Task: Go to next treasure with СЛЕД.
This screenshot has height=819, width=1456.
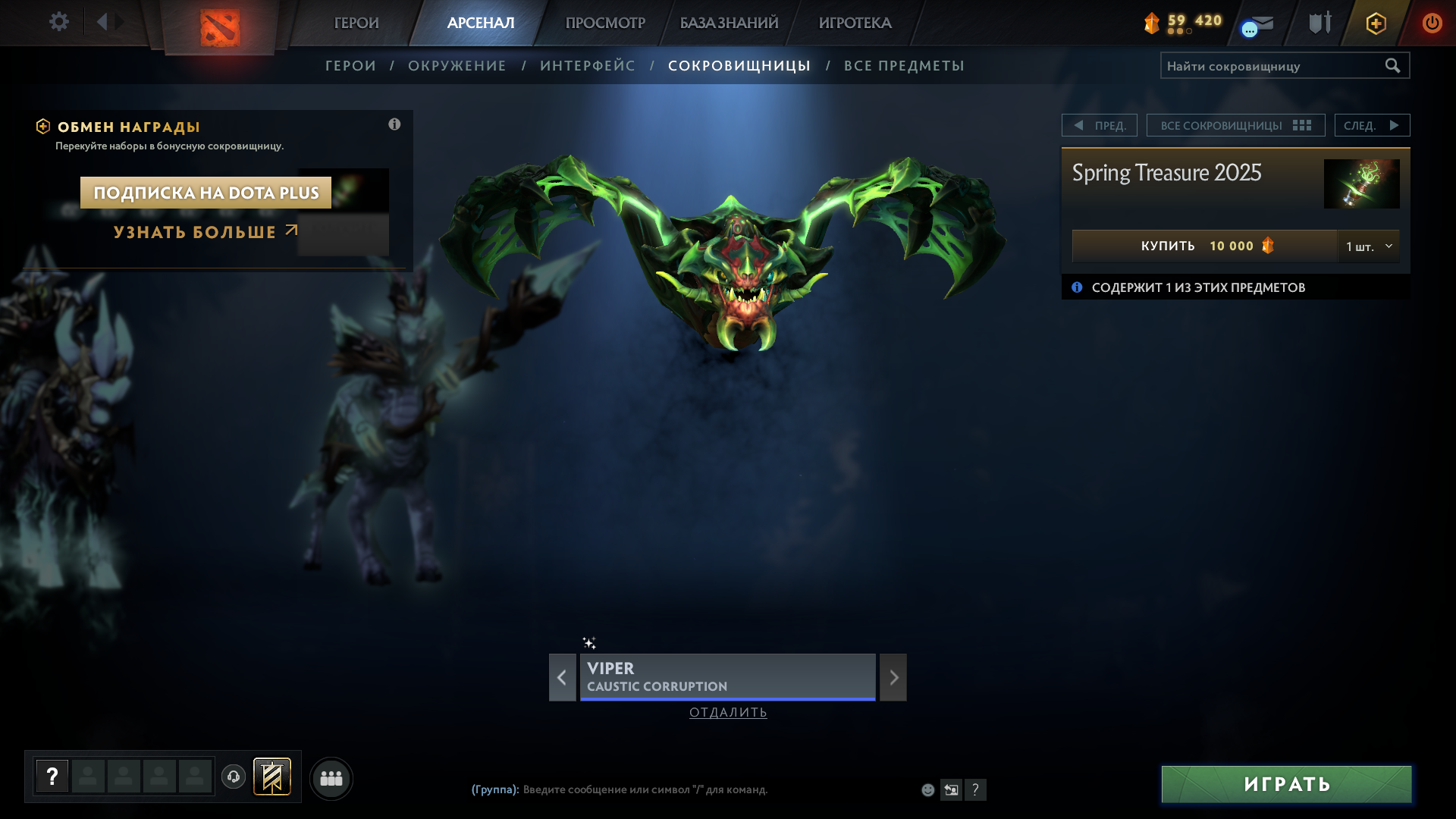Action: [1372, 125]
